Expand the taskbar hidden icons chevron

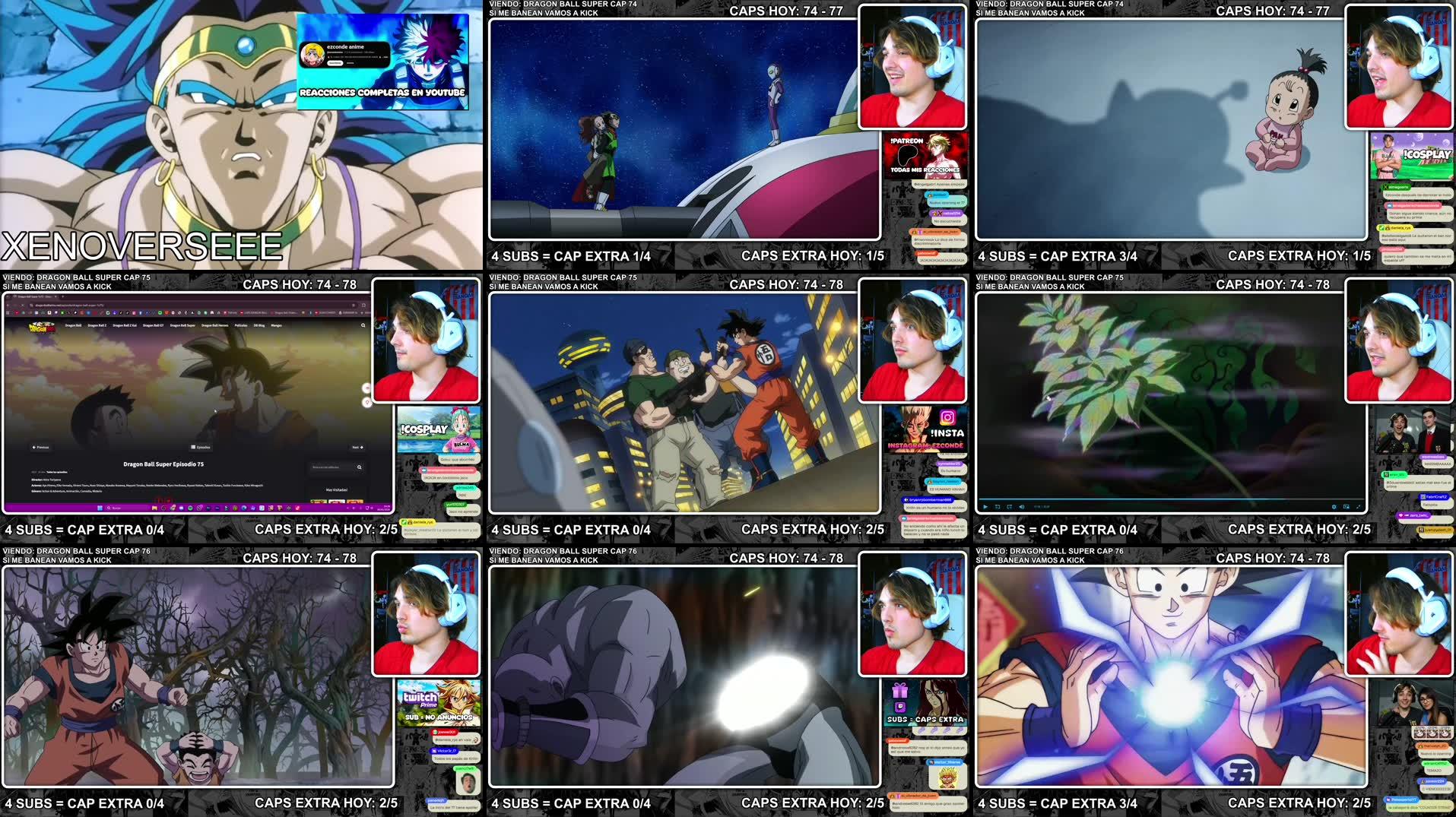347,508
